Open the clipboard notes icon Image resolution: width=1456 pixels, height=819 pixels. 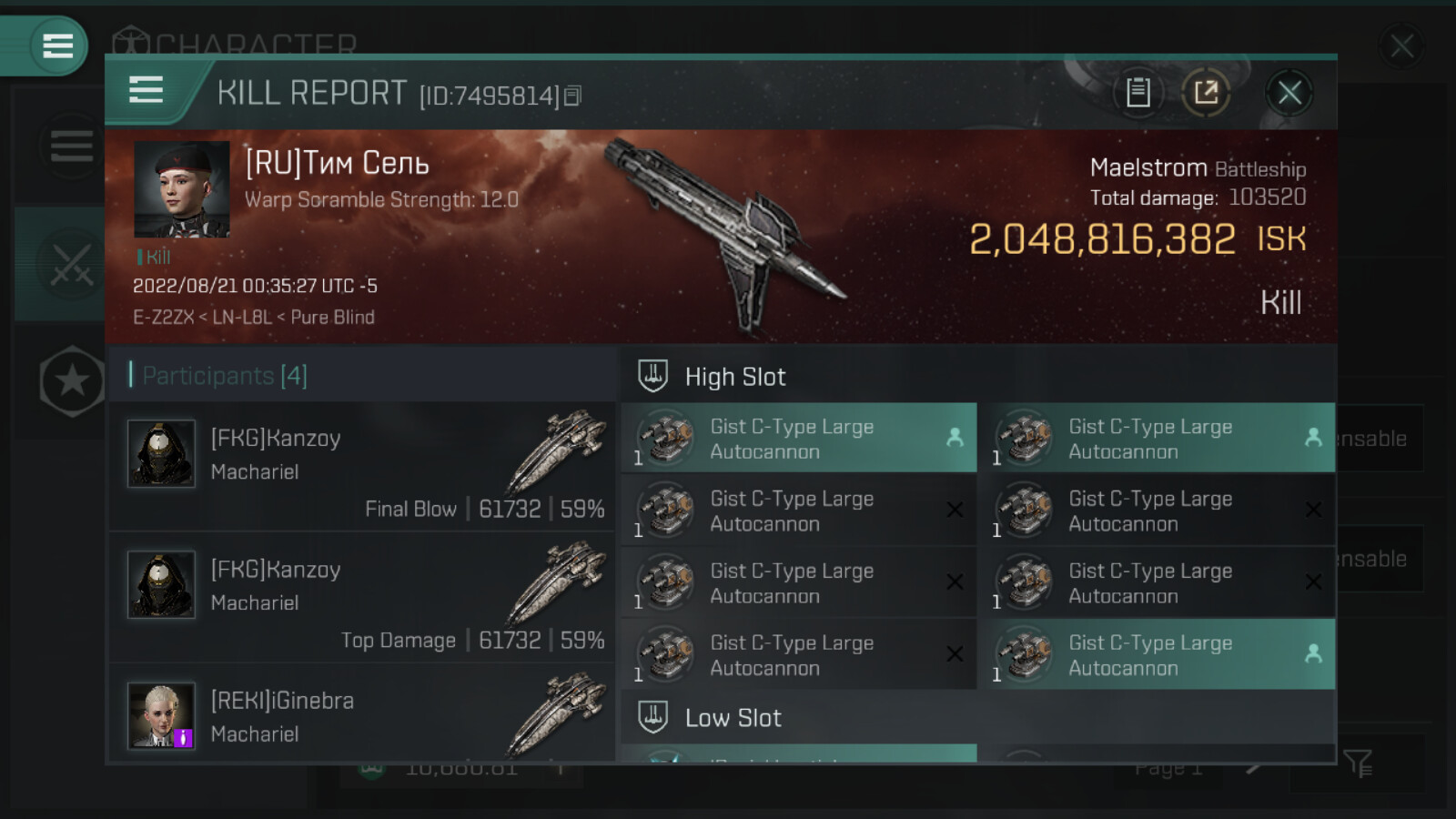tap(1137, 92)
